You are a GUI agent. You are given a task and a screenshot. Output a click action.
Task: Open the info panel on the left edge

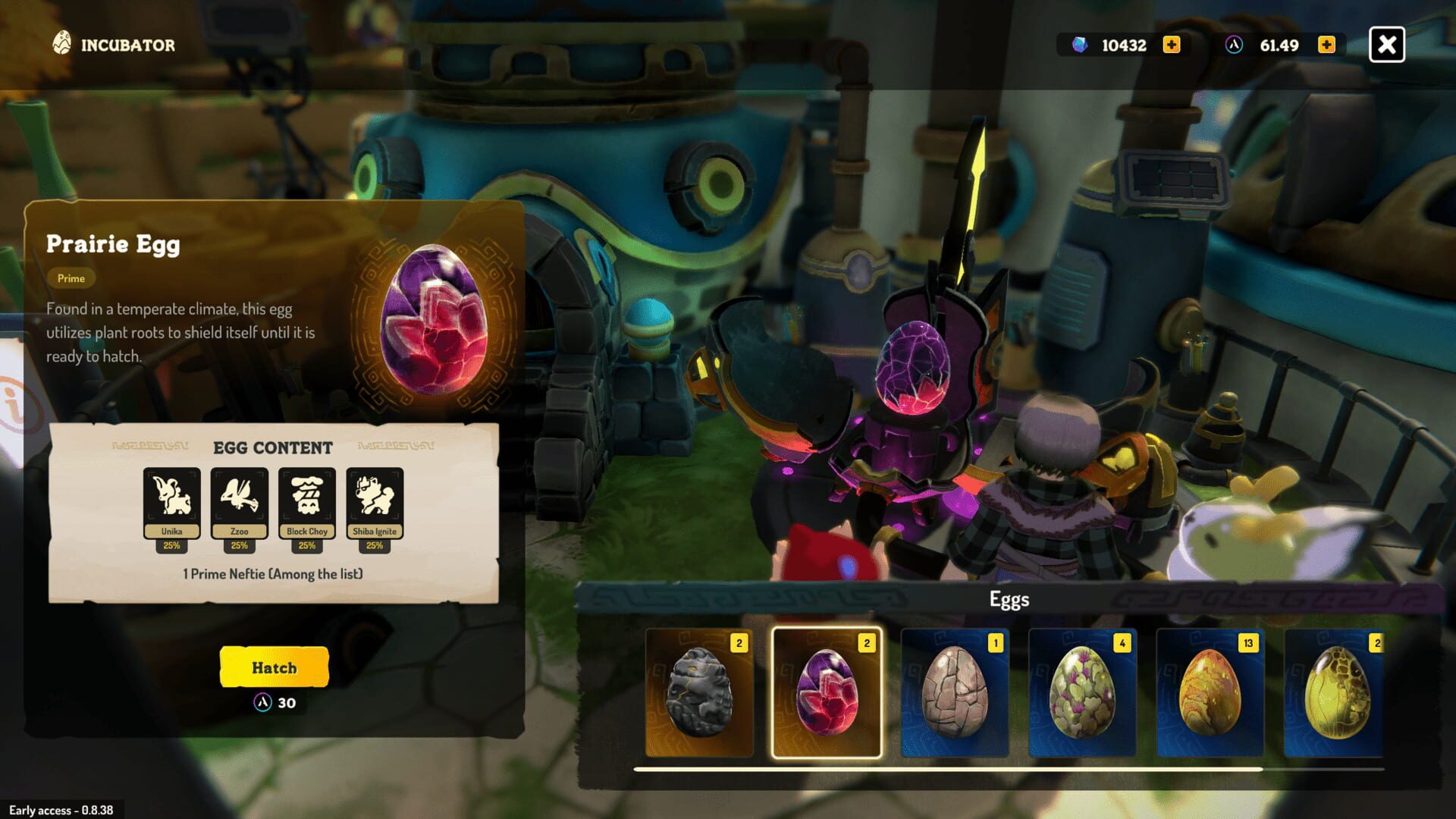(11, 402)
